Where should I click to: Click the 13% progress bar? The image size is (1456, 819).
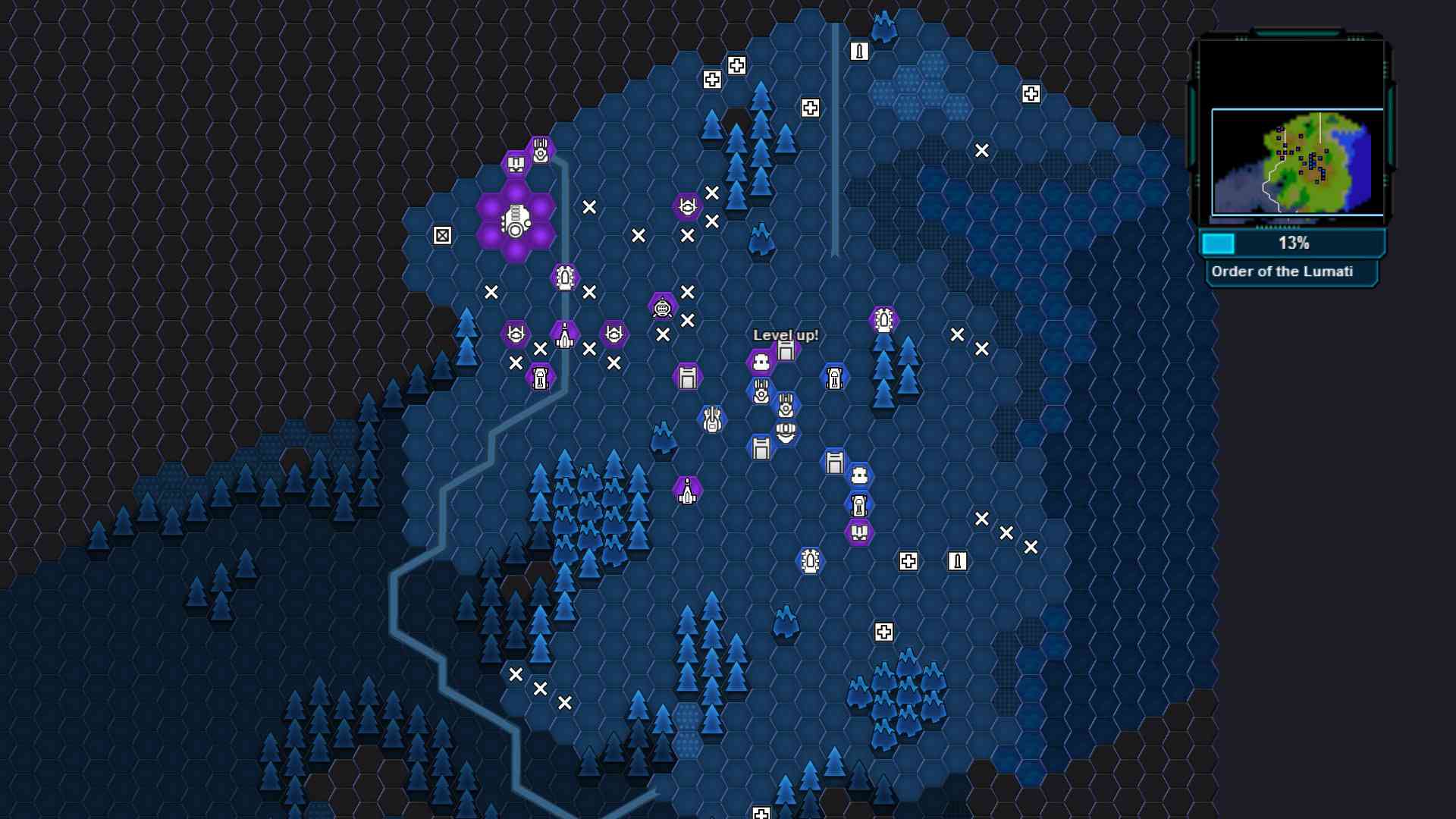click(1293, 243)
